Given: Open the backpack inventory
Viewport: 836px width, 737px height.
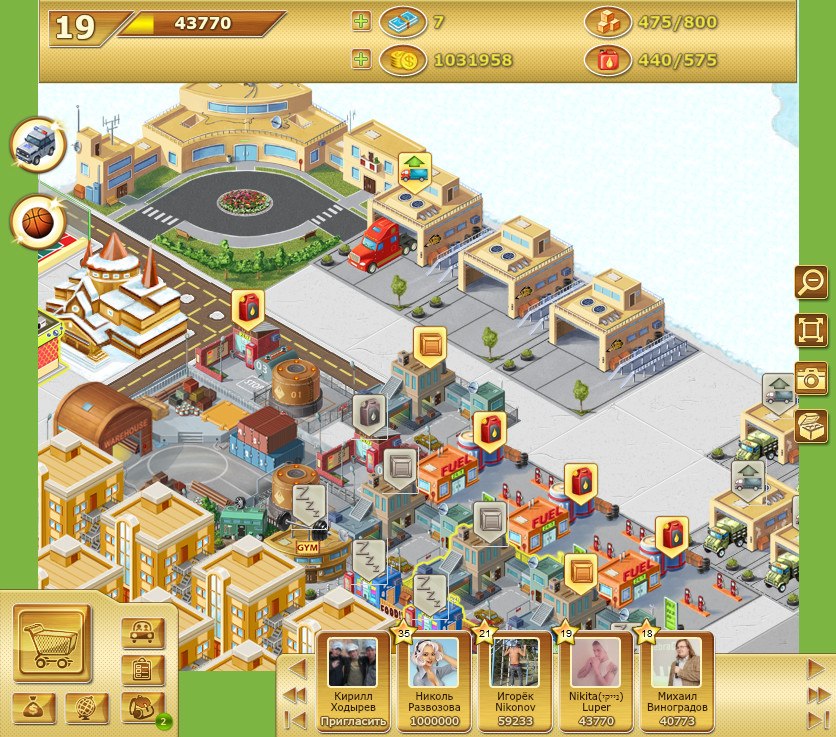Looking at the screenshot, I should coord(141,707).
